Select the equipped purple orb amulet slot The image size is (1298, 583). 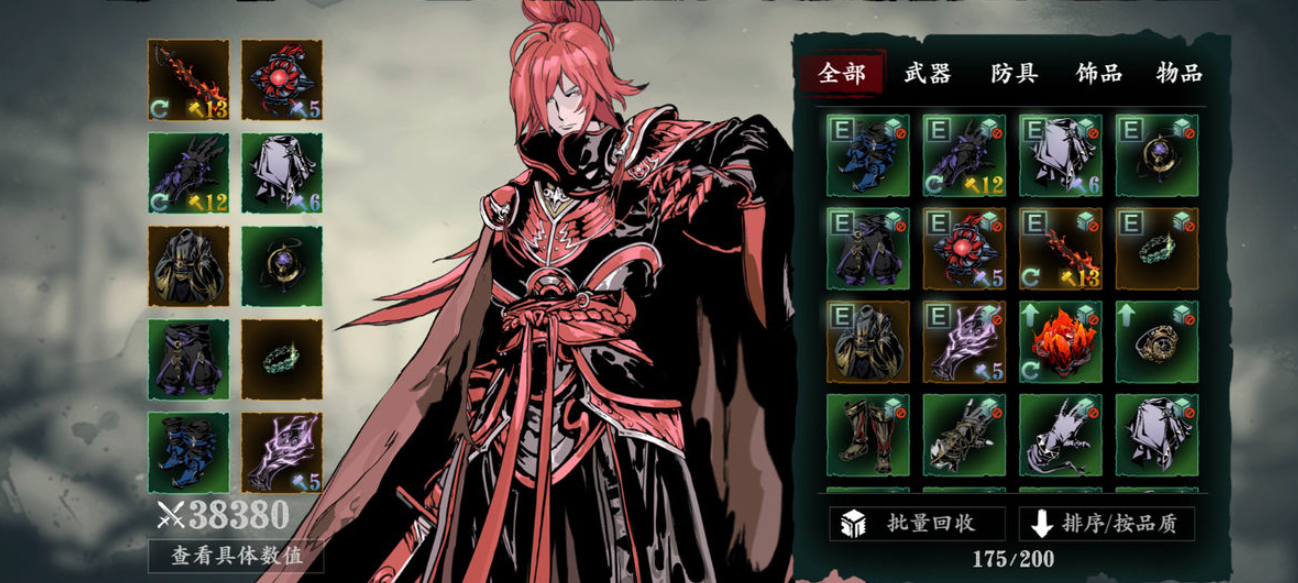[281, 266]
